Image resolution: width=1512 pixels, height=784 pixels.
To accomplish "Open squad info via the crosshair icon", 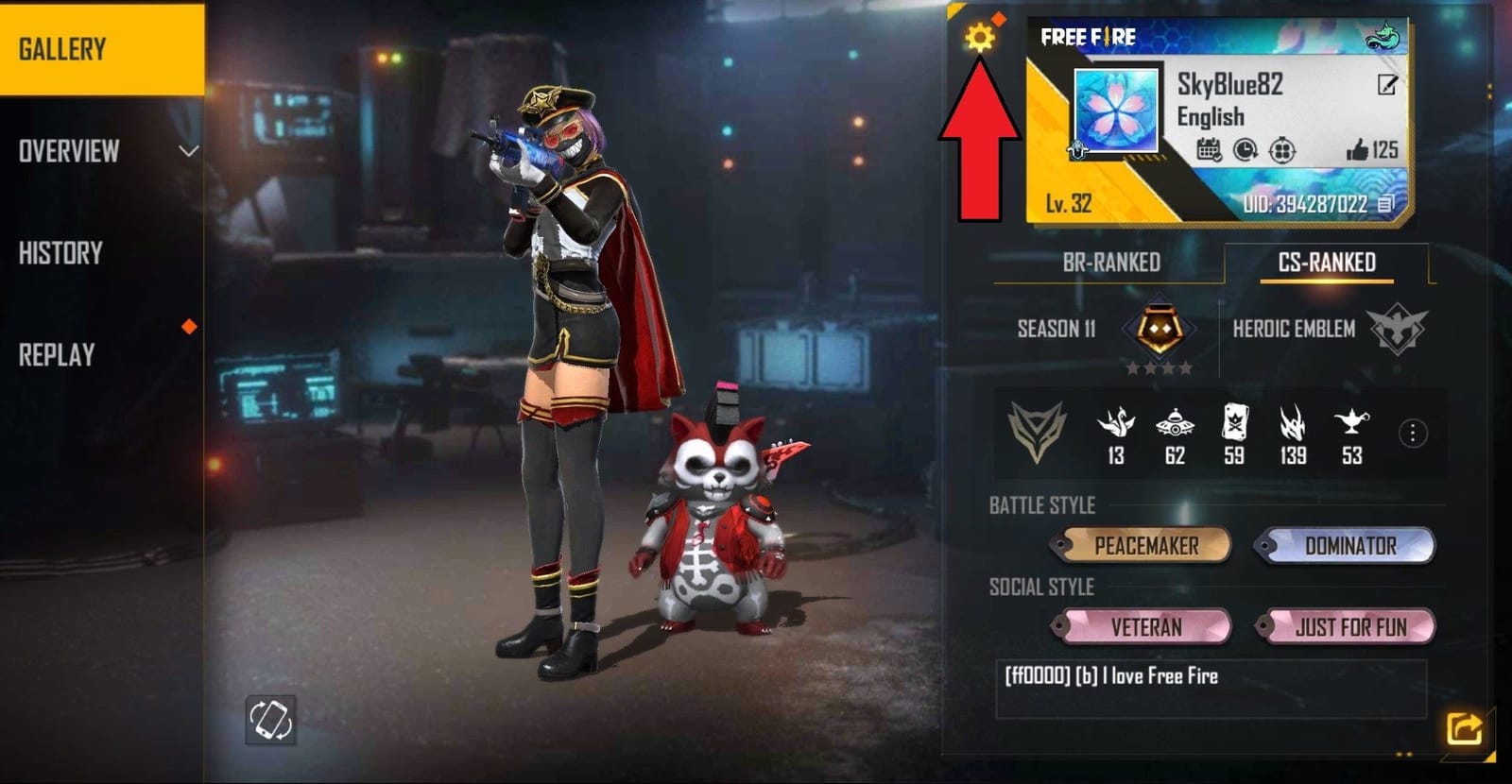I will tap(1281, 151).
